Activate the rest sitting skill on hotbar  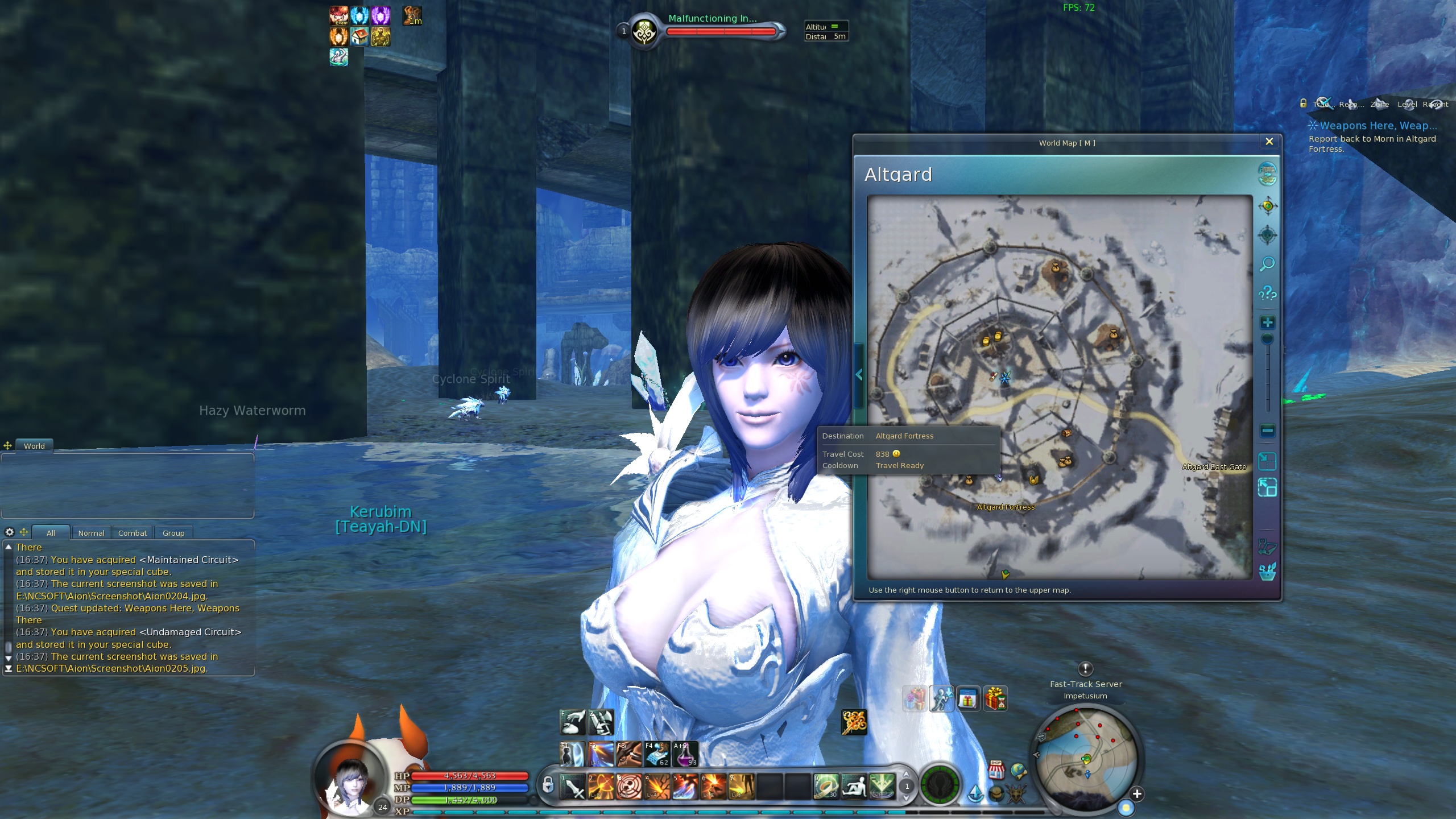(853, 787)
